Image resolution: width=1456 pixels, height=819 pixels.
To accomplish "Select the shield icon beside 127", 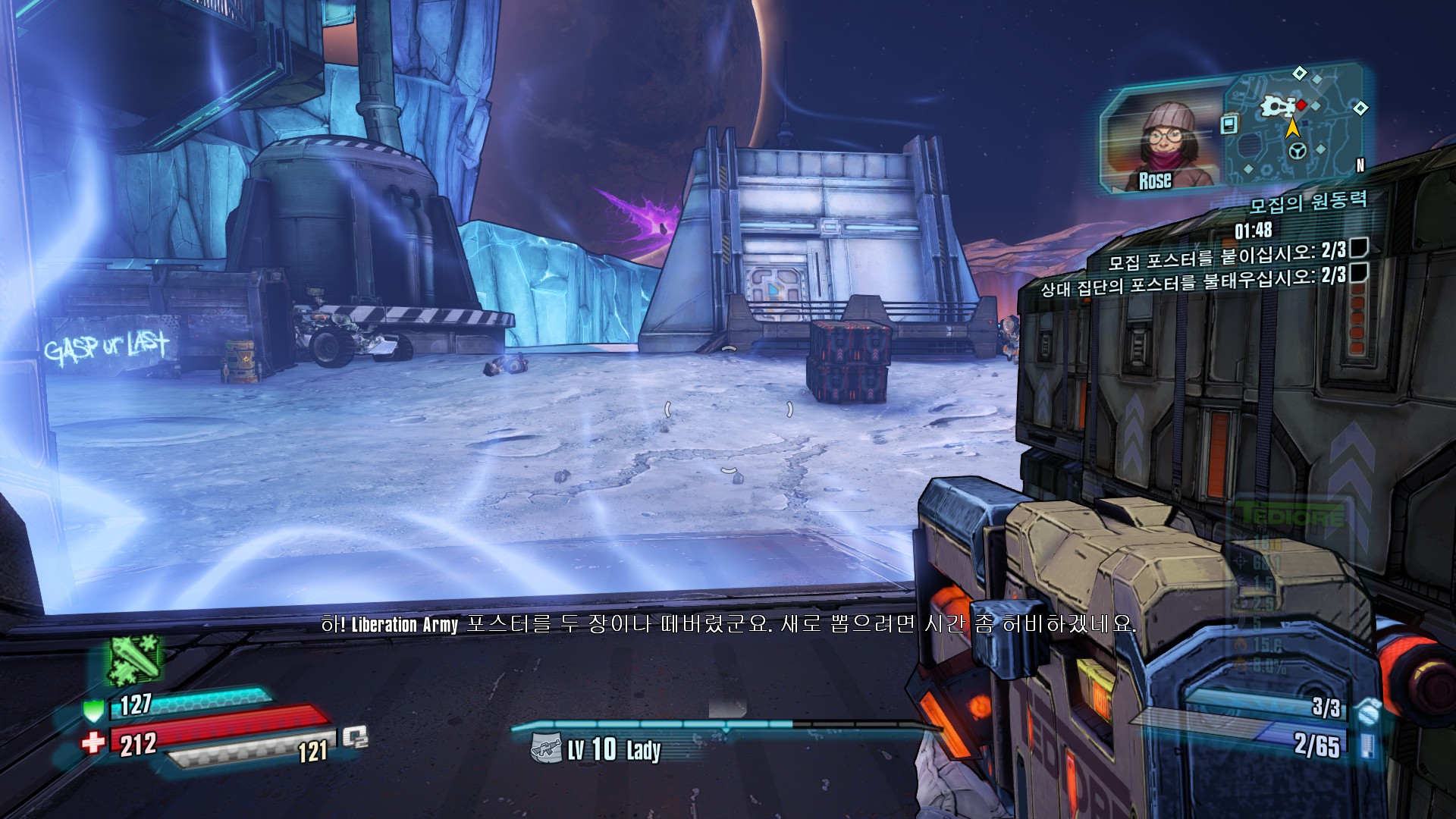I will tap(93, 710).
